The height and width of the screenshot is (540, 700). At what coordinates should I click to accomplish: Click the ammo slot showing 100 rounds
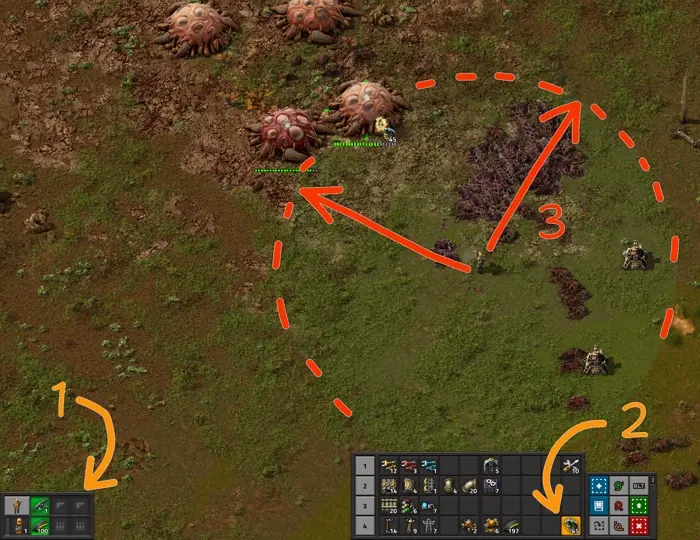40,524
